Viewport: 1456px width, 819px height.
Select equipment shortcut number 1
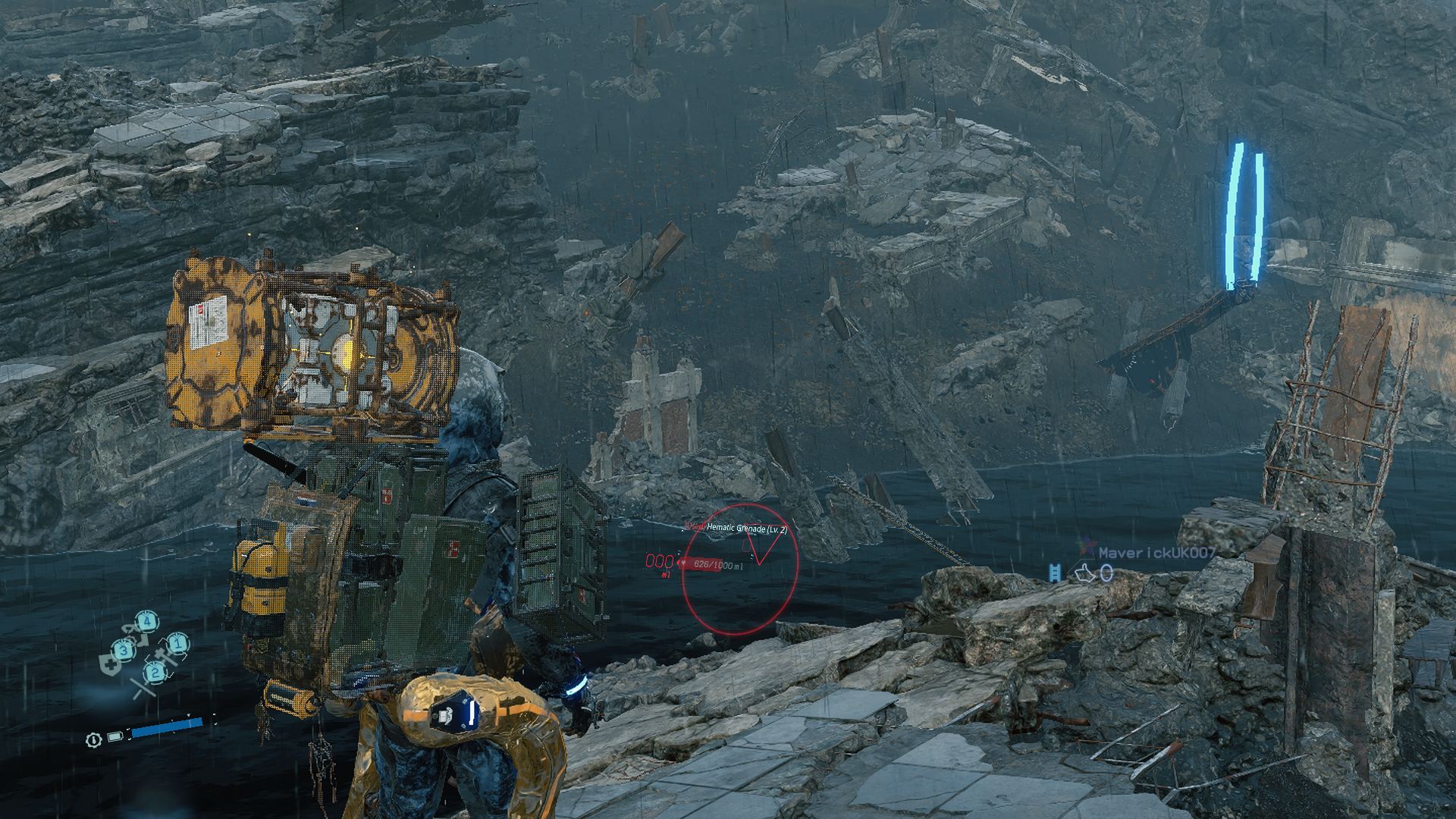(178, 645)
